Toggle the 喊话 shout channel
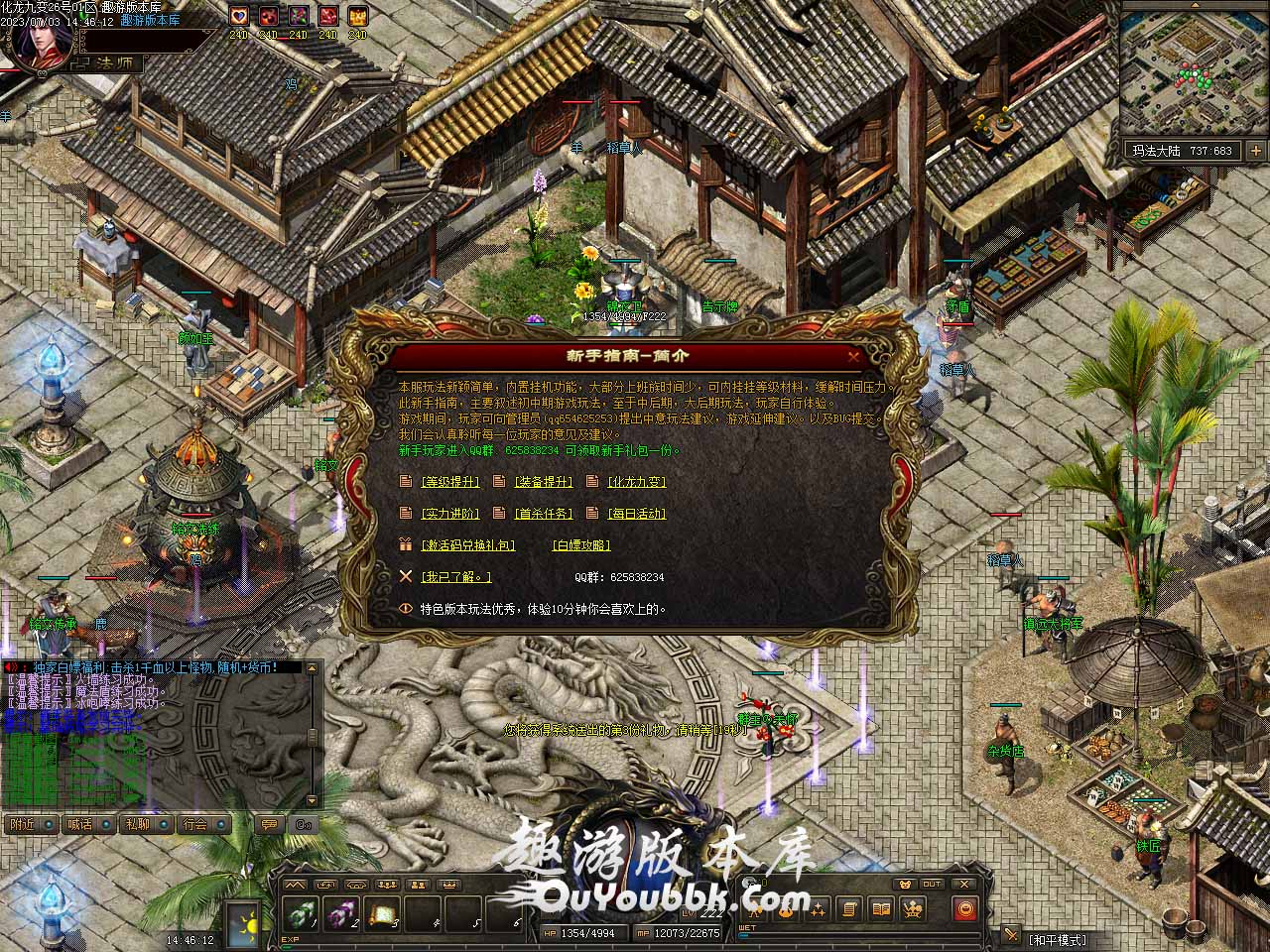 [79, 824]
